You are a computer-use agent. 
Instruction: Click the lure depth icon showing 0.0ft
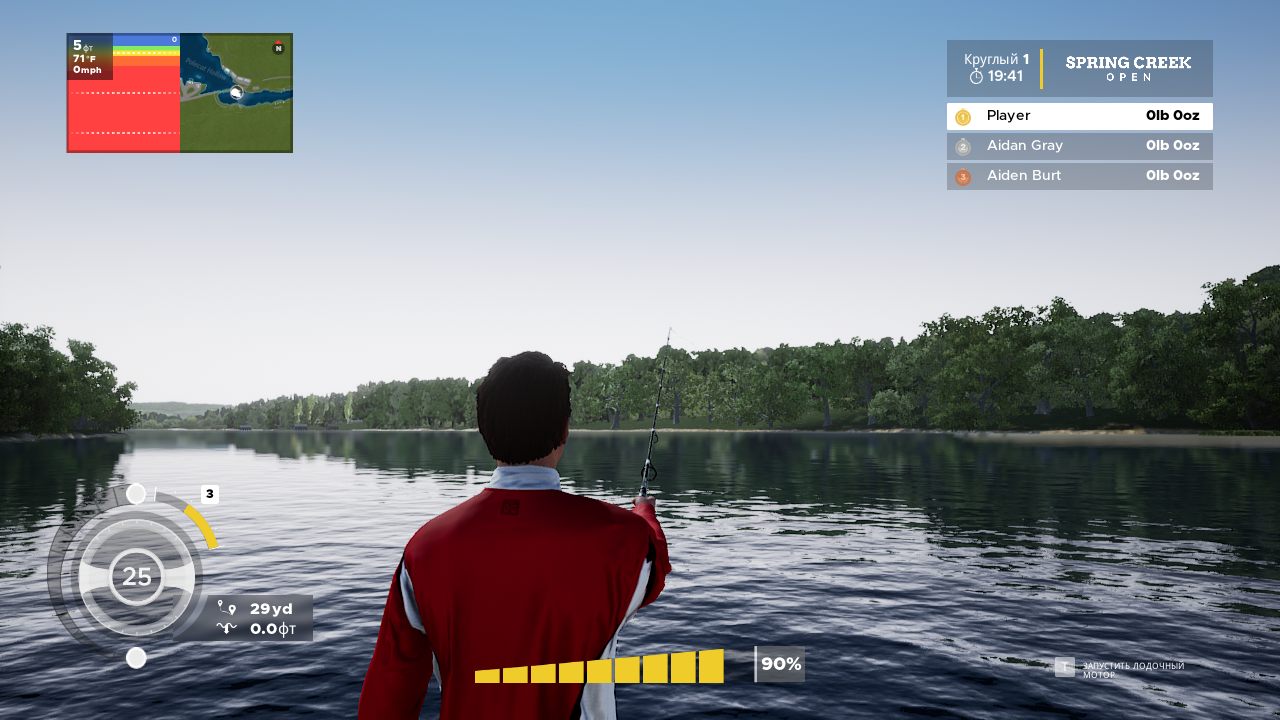coord(228,629)
